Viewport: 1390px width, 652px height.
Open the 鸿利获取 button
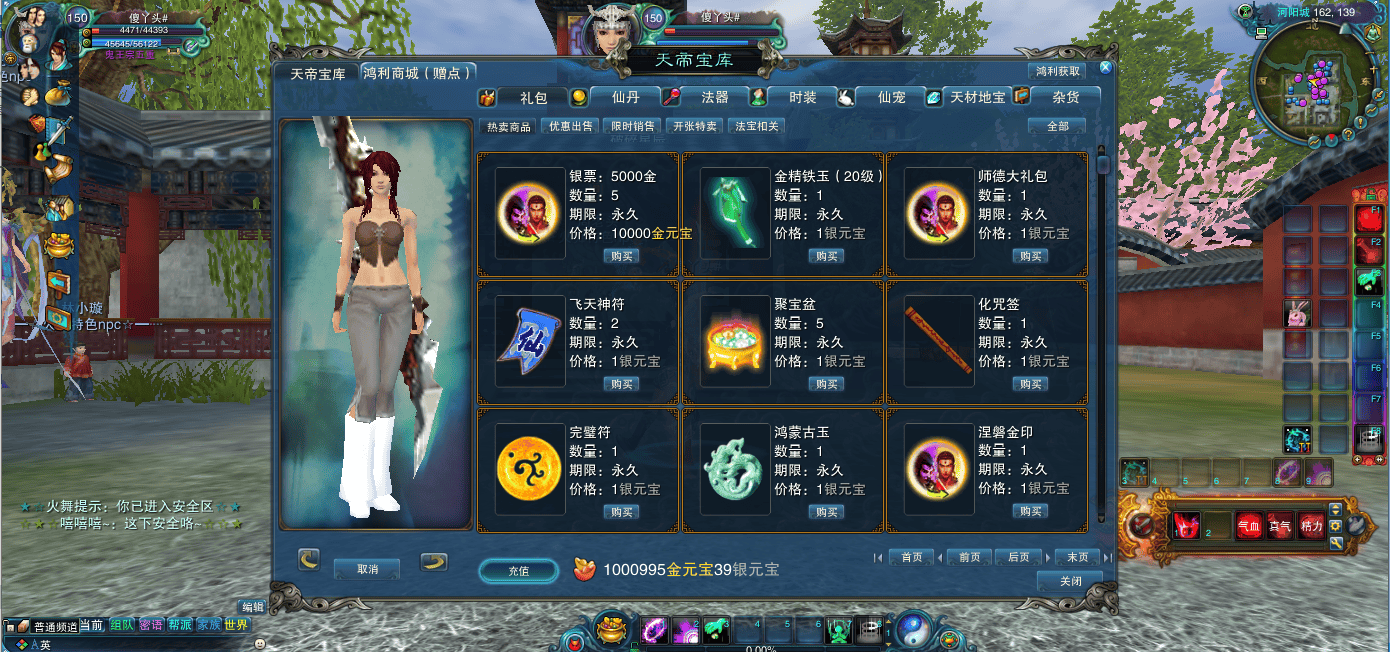1057,72
